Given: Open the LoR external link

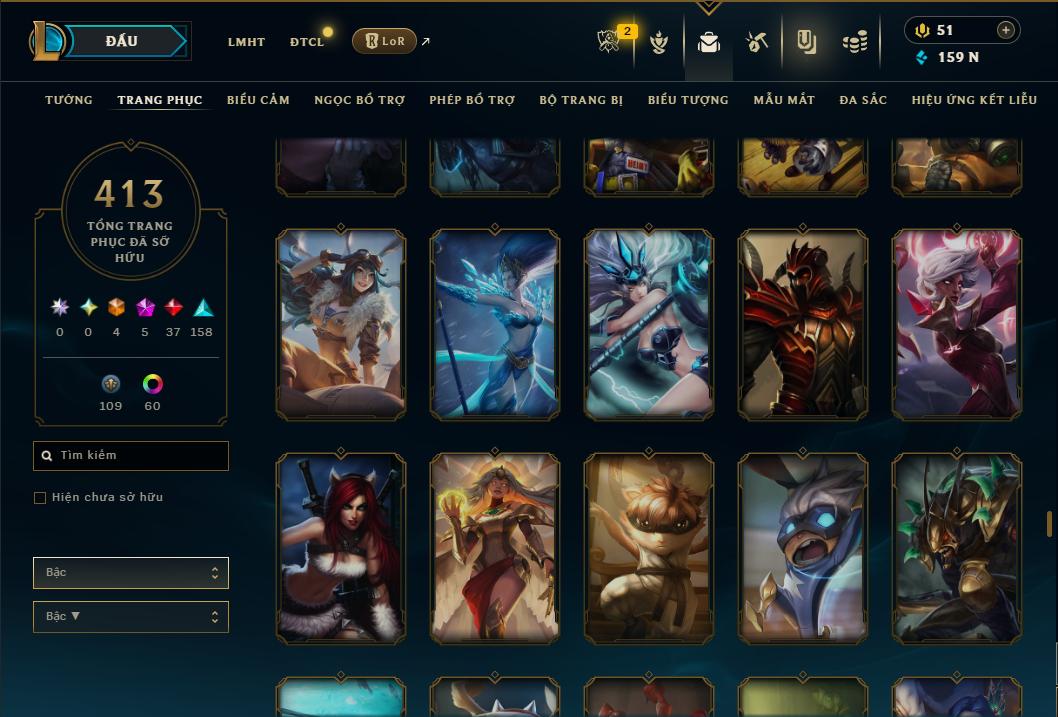Looking at the screenshot, I should [x=385, y=41].
